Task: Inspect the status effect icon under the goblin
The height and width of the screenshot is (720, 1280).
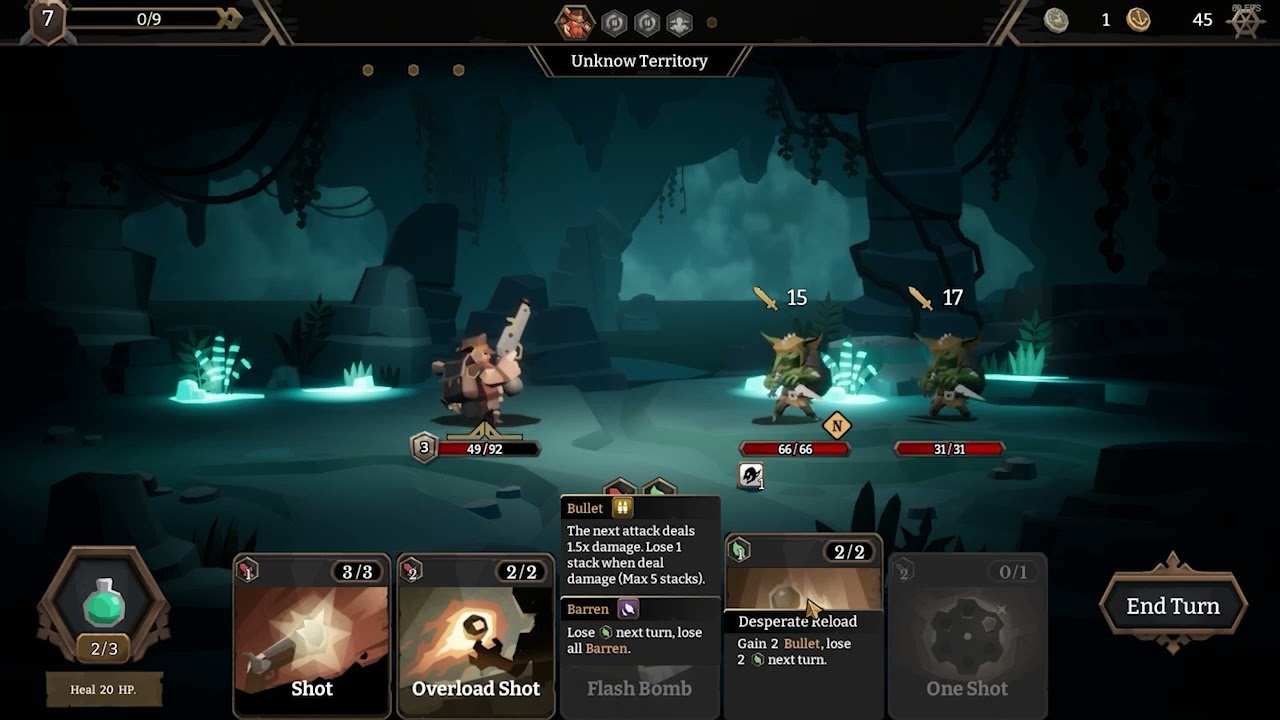Action: point(751,476)
